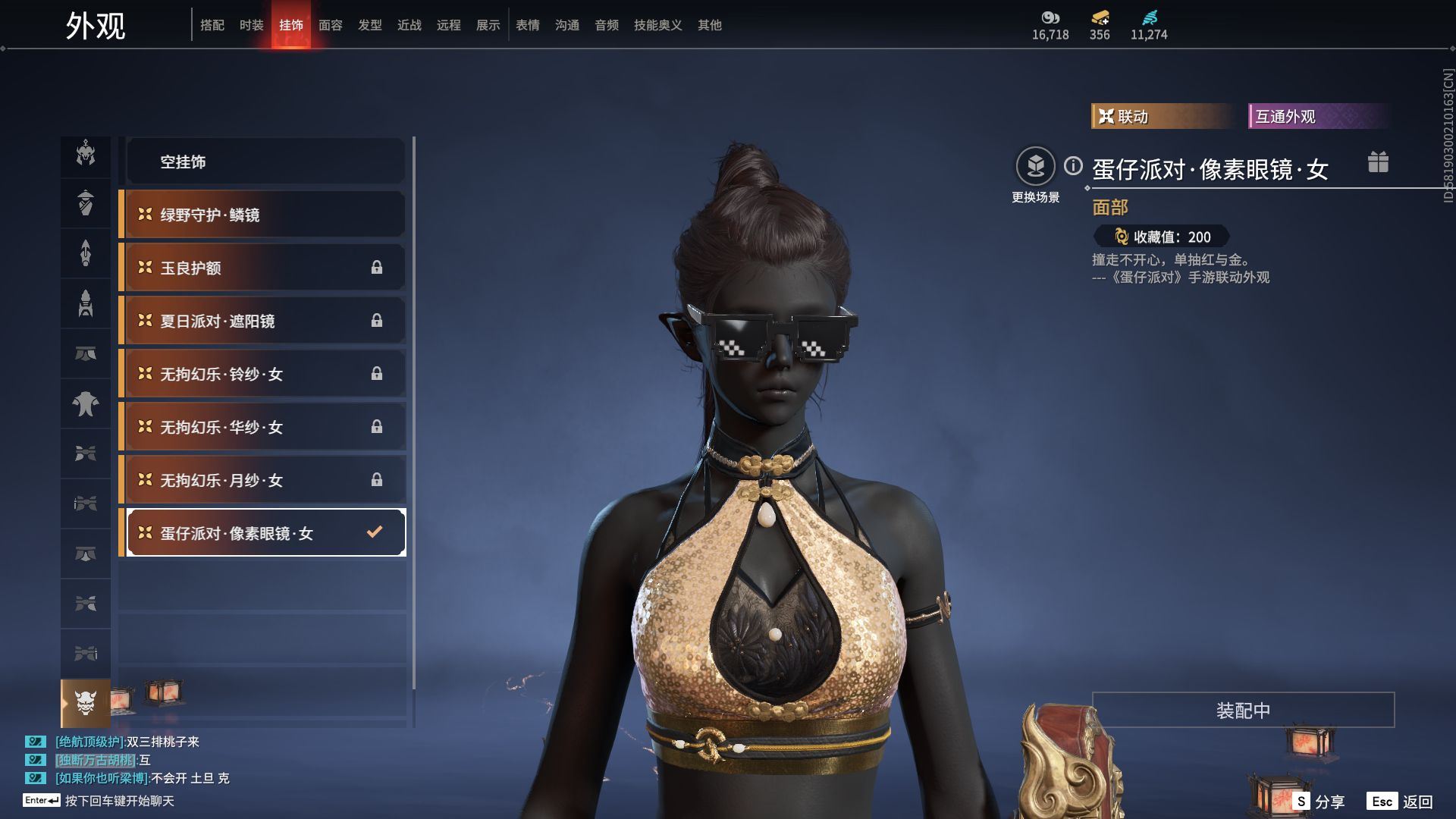Switch to the 时装 tab

(251, 25)
